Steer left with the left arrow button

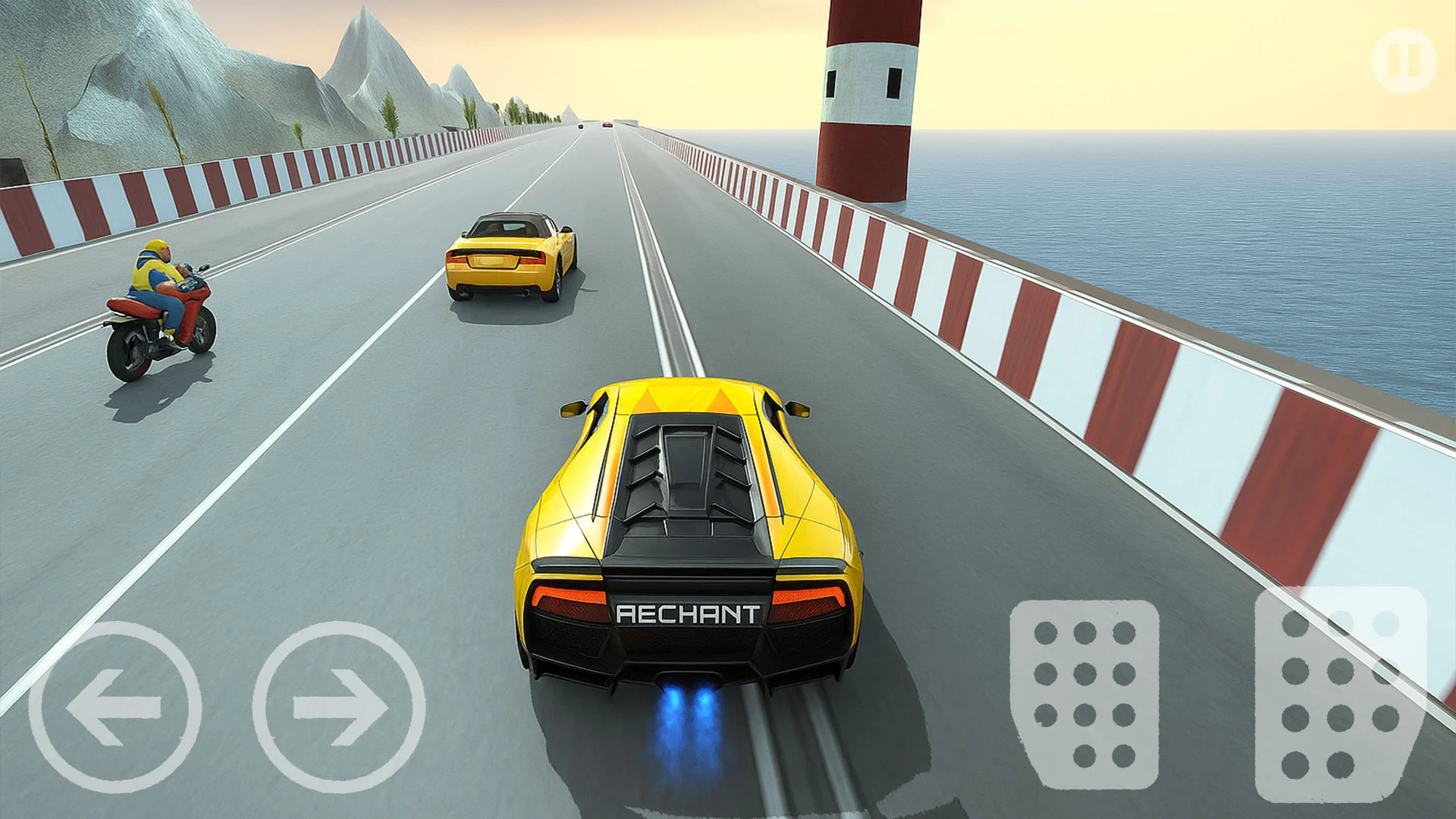[x=115, y=707]
